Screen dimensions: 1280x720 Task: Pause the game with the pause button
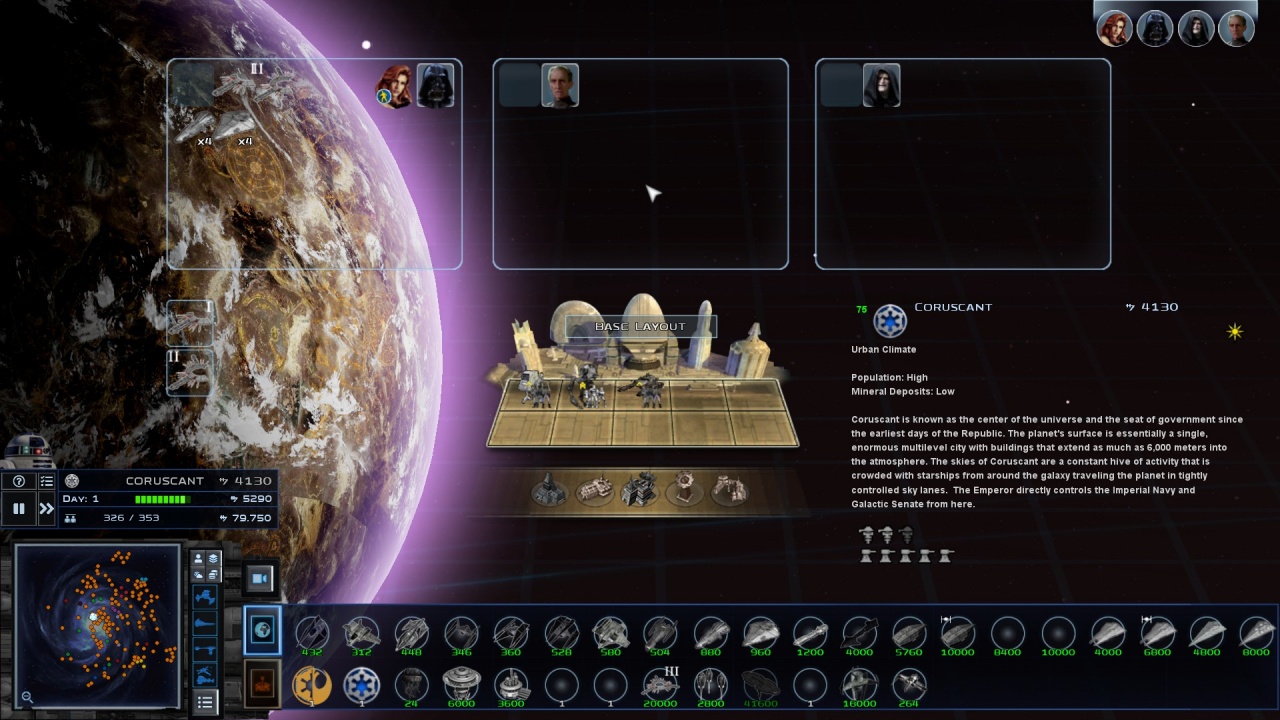[x=18, y=509]
